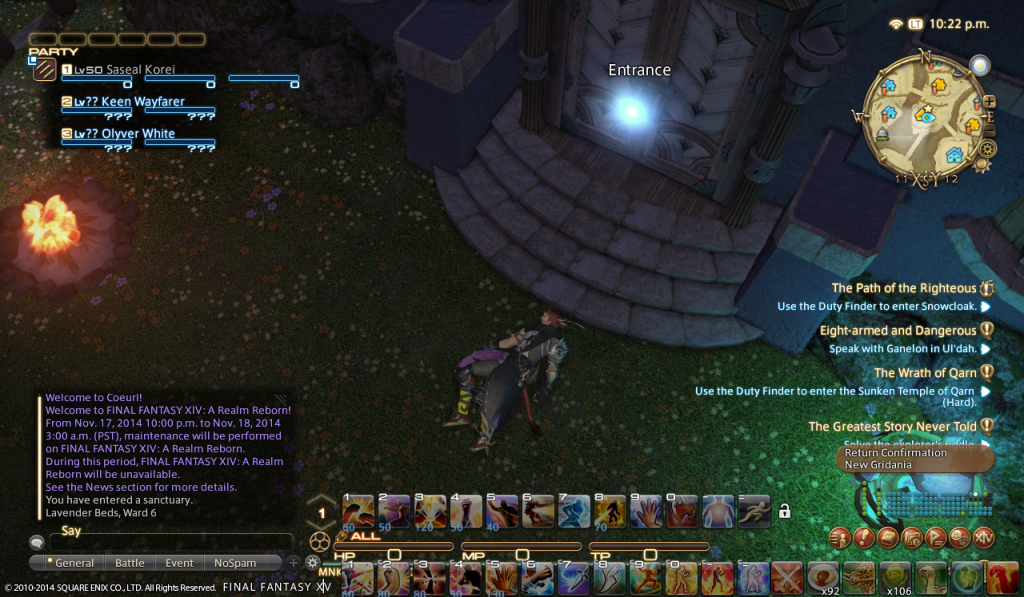Zoom in on the minimap
Viewport: 1024px width, 597px height.
point(990,101)
